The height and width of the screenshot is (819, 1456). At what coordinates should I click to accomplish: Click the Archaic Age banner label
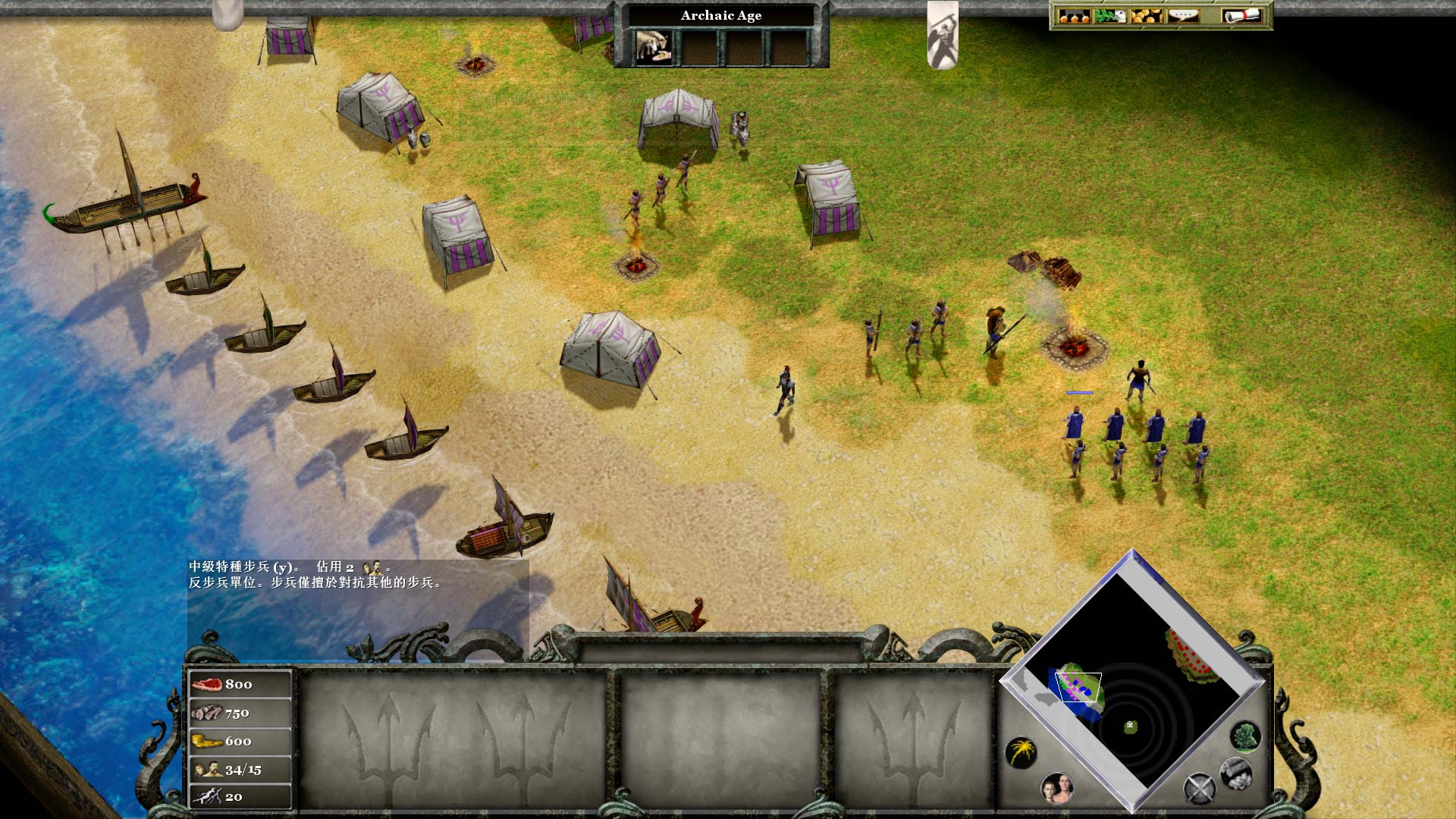coord(721,15)
